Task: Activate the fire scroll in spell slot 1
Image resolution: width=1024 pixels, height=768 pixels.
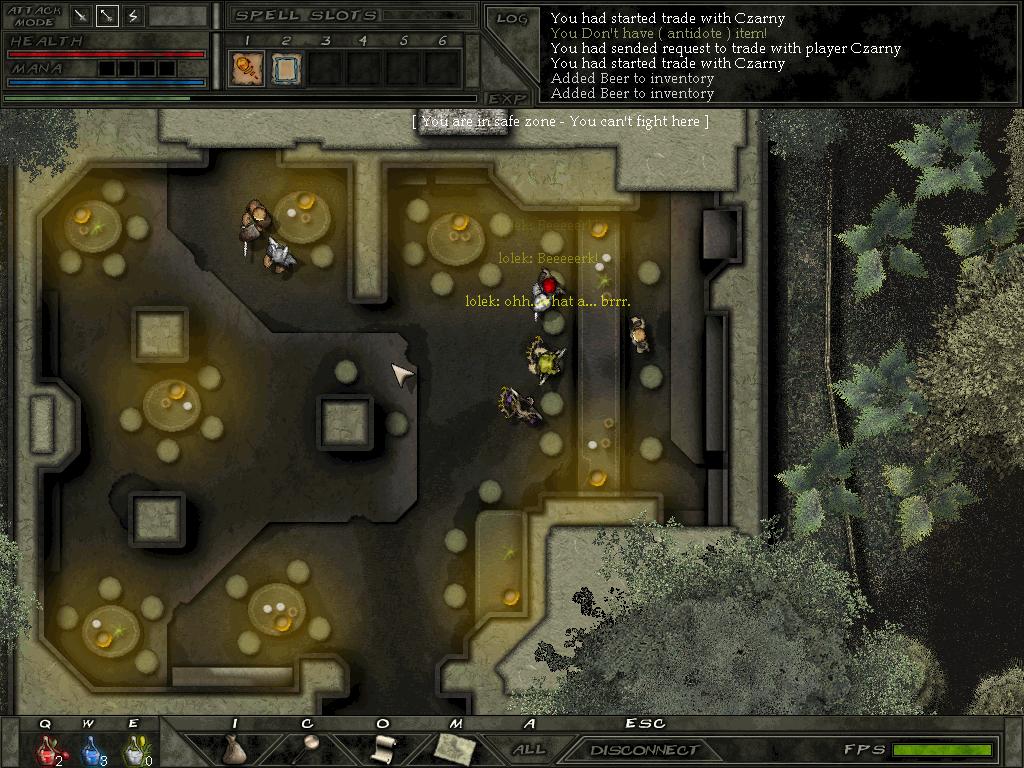Action: (x=244, y=68)
